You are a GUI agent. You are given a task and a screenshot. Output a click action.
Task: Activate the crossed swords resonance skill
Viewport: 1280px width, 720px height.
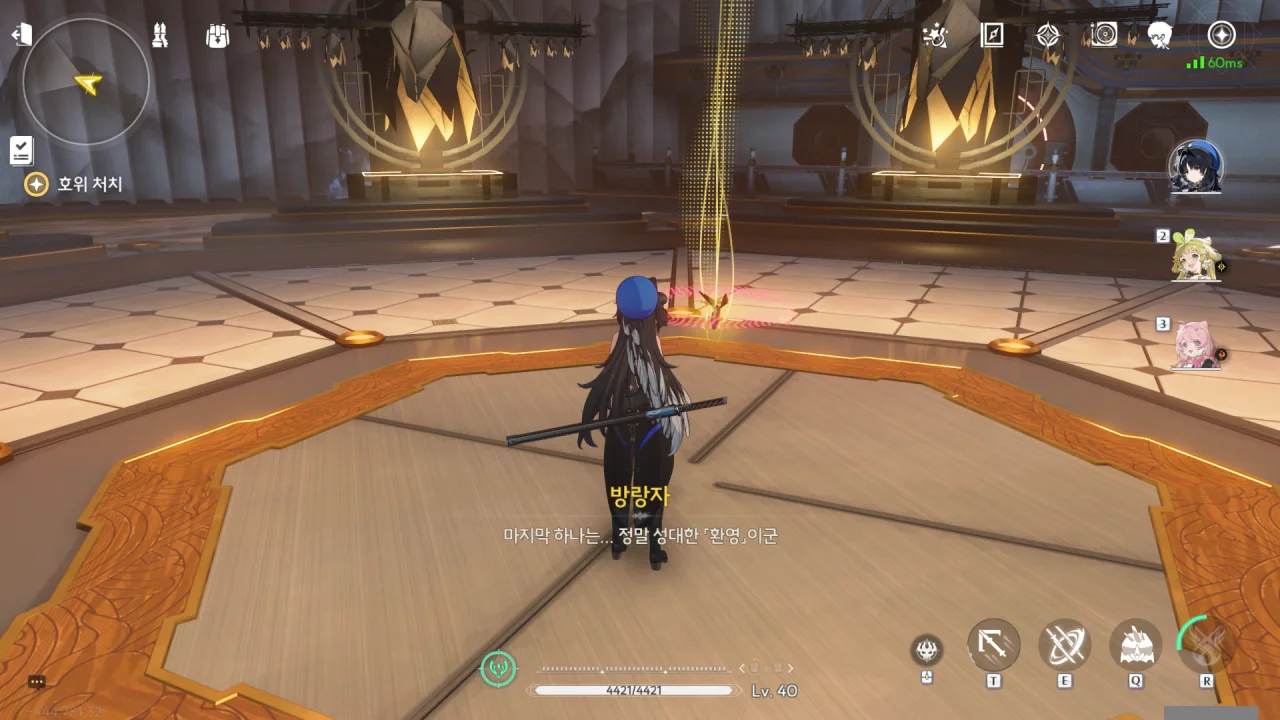(x=1064, y=646)
